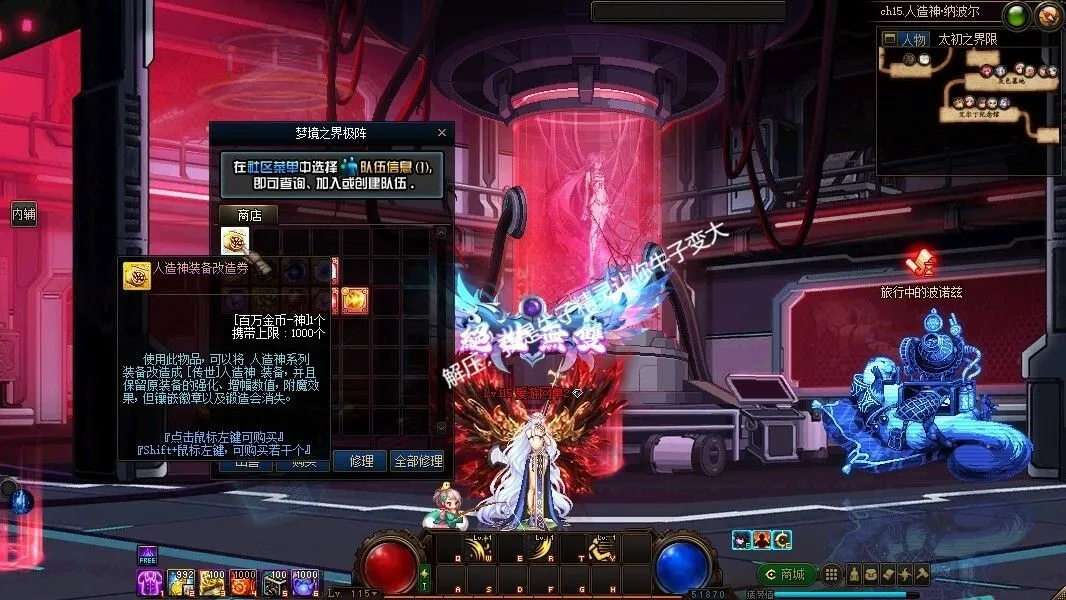Viewport: 1066px width, 600px height.
Task: Open the 商城 cash shop
Action: (x=784, y=574)
